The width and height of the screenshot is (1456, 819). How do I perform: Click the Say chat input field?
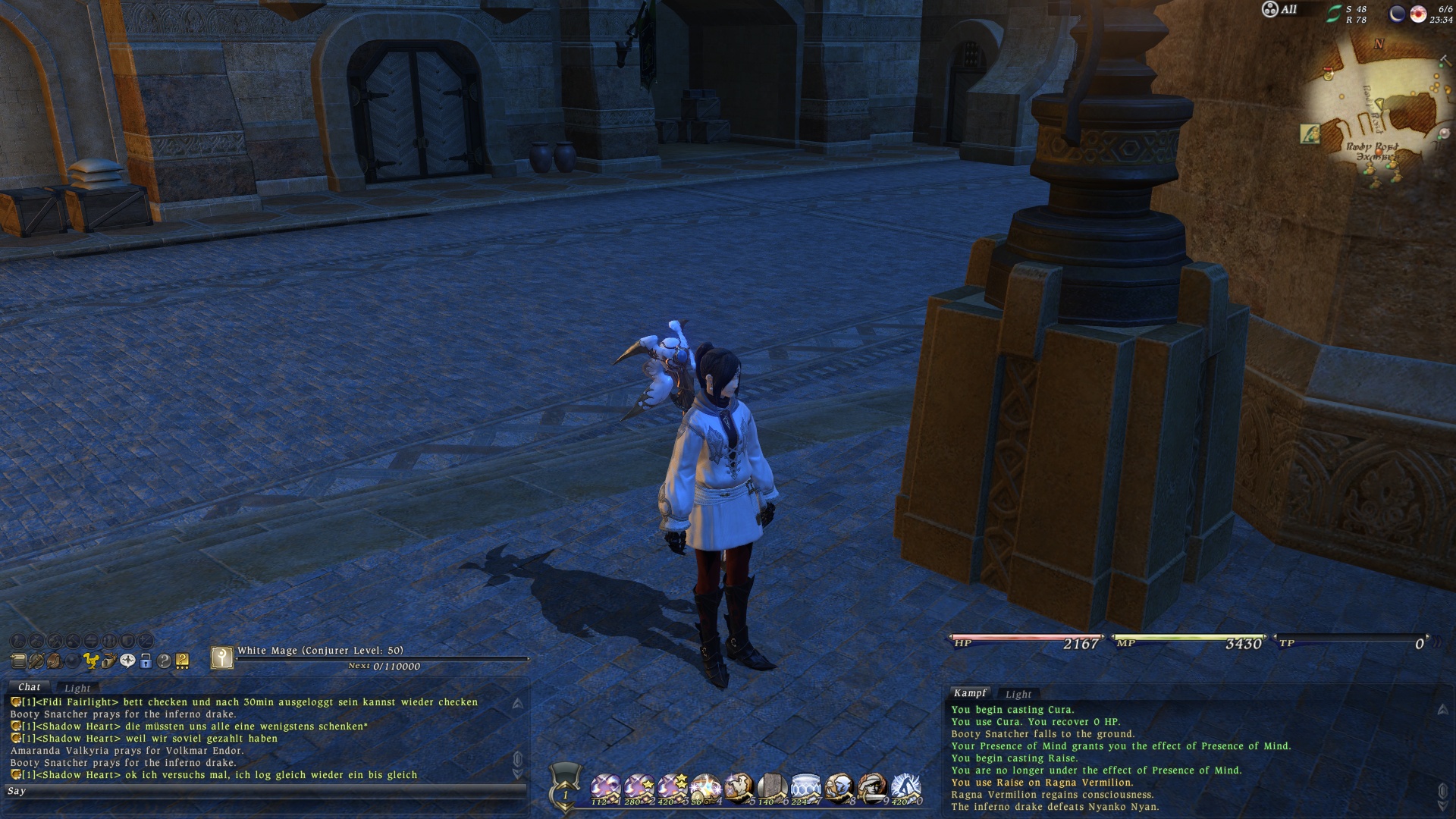pos(265,791)
